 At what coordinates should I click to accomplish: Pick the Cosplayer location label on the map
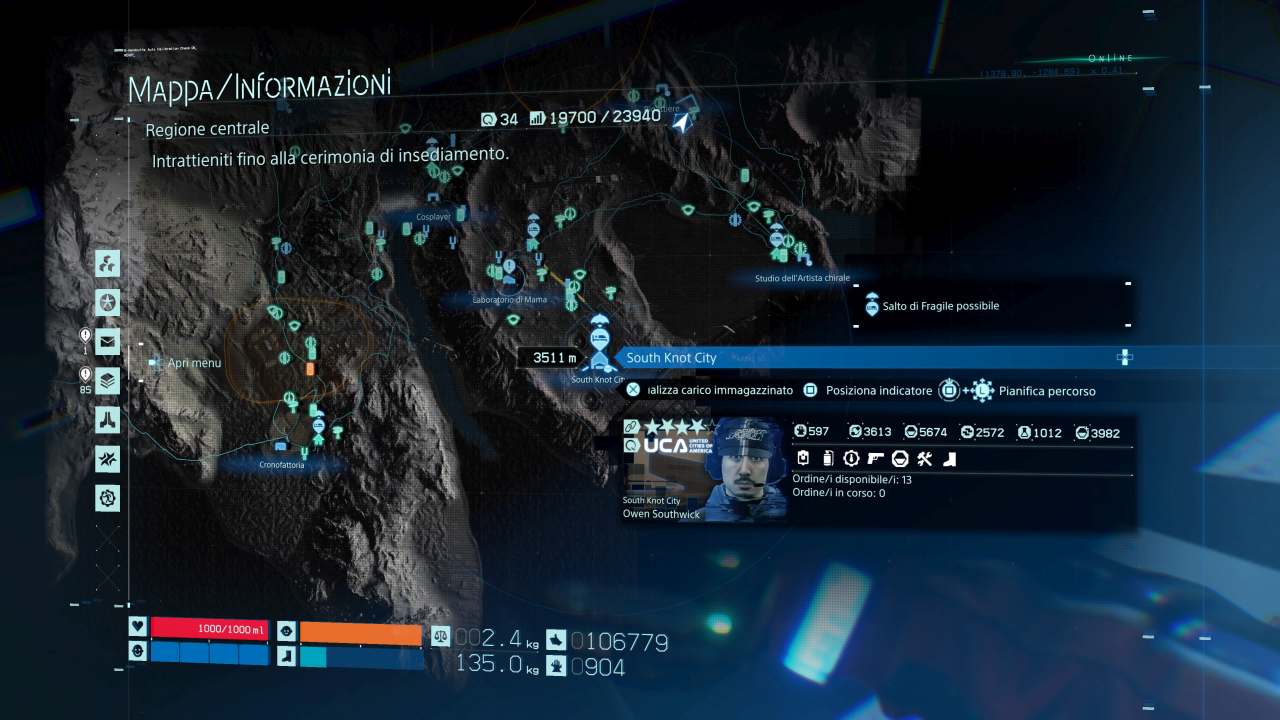point(435,216)
